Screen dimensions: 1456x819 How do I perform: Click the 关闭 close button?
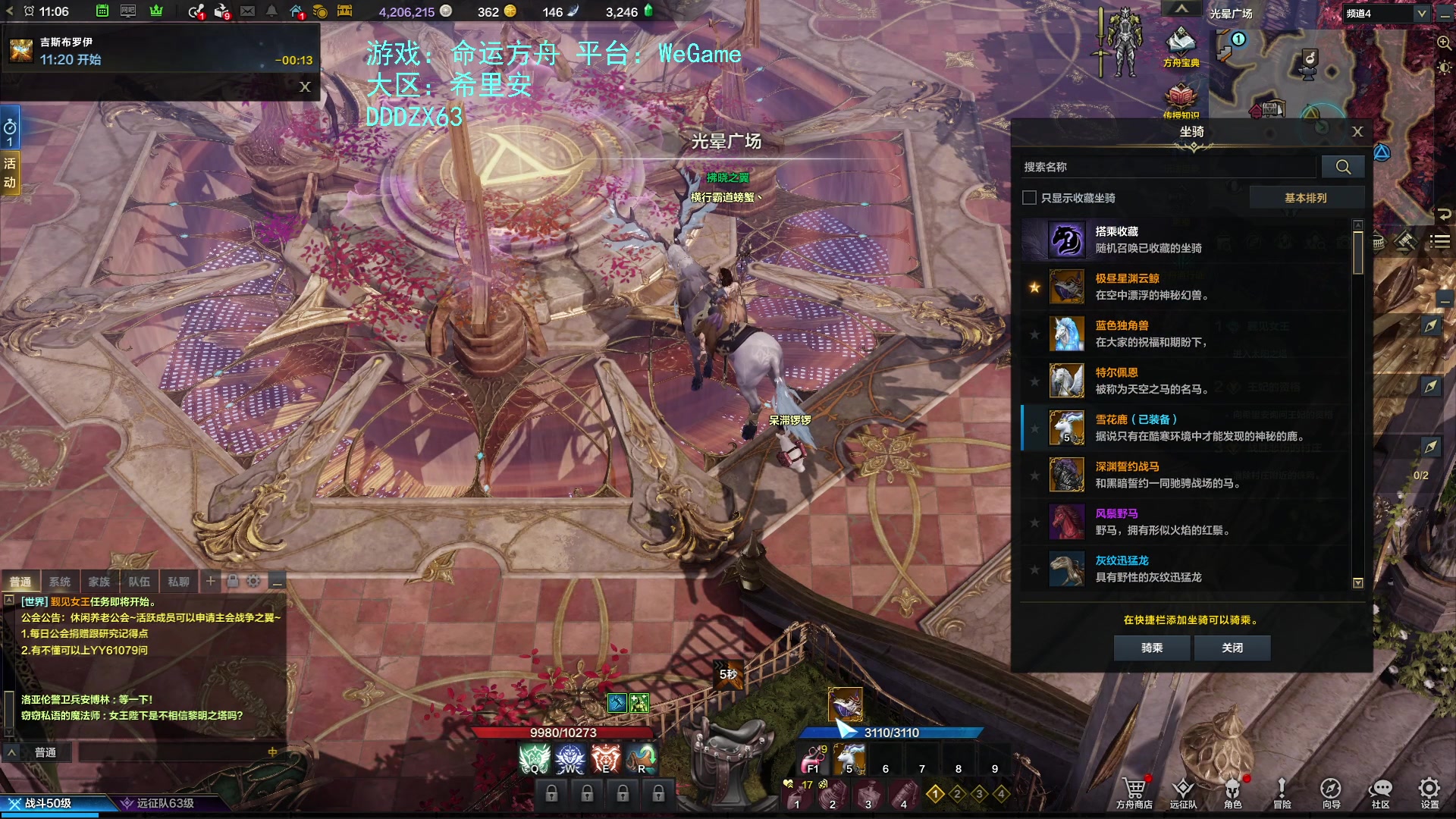(1232, 648)
